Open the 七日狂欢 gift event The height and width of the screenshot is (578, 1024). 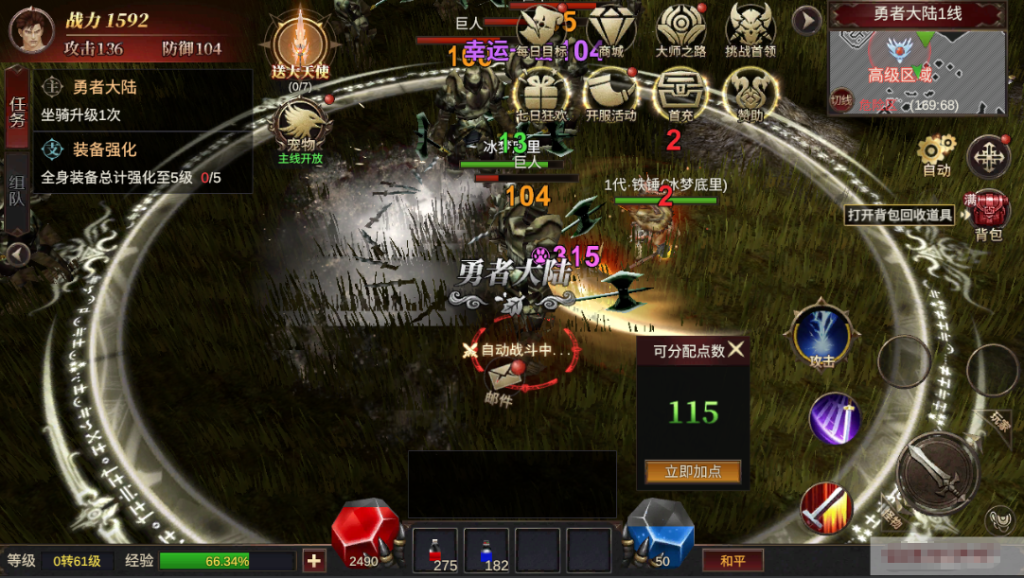(541, 94)
